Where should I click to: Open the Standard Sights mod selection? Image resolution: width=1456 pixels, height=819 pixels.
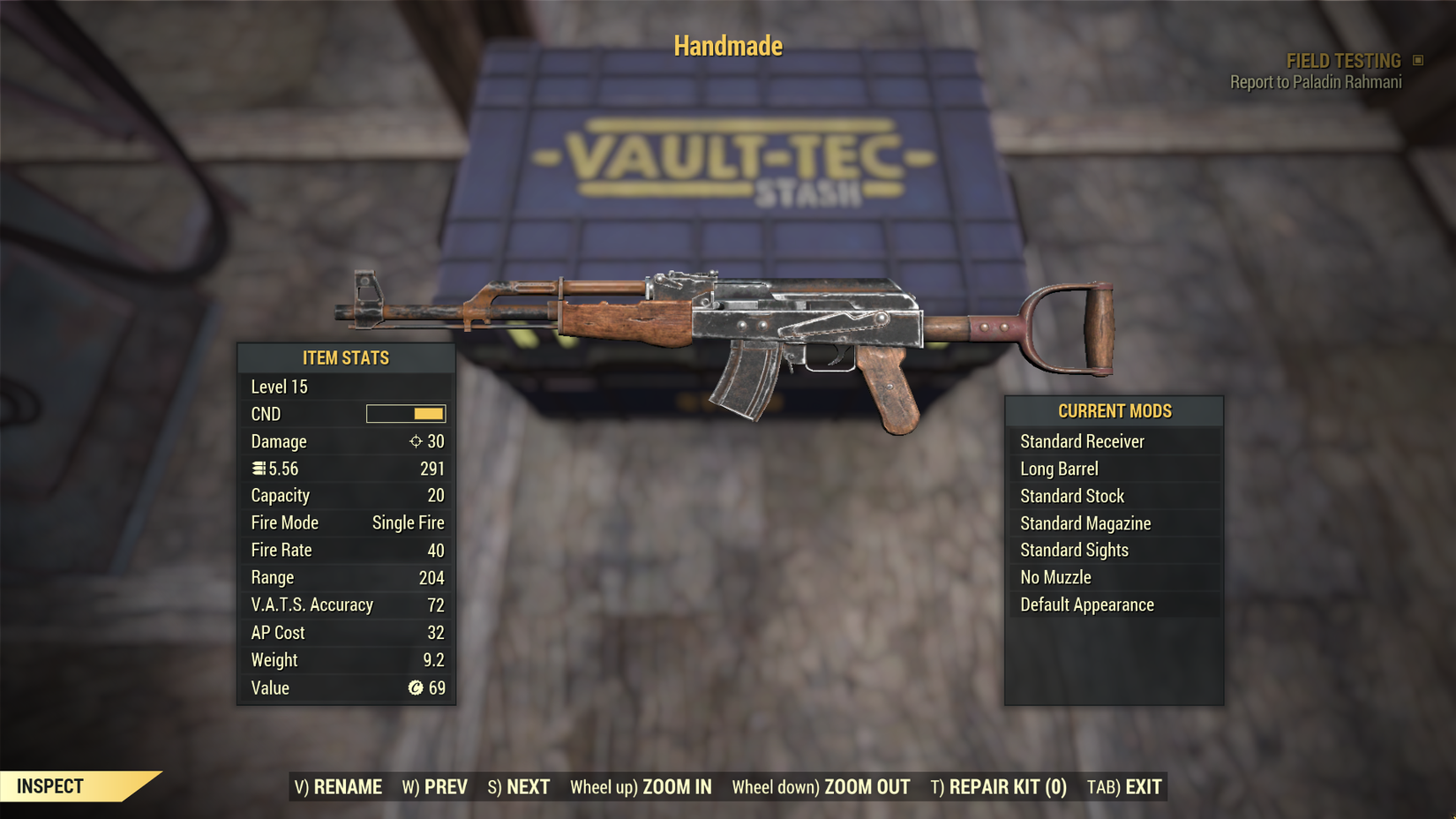(x=1074, y=550)
